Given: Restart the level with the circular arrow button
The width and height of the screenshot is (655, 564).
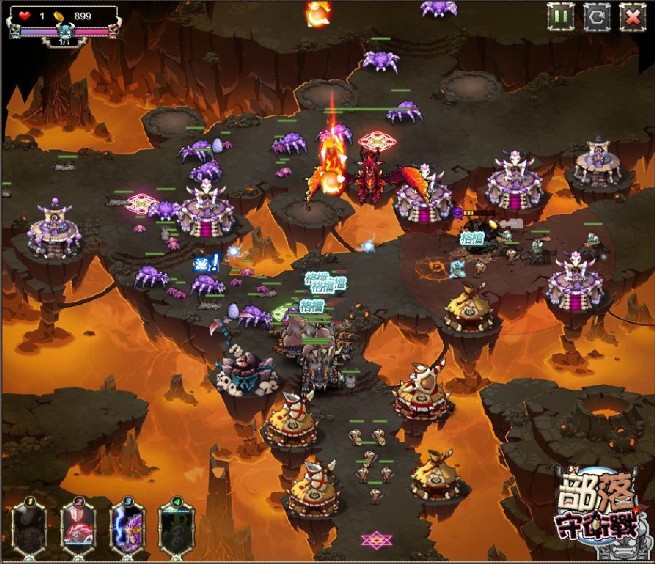Looking at the screenshot, I should [596, 16].
